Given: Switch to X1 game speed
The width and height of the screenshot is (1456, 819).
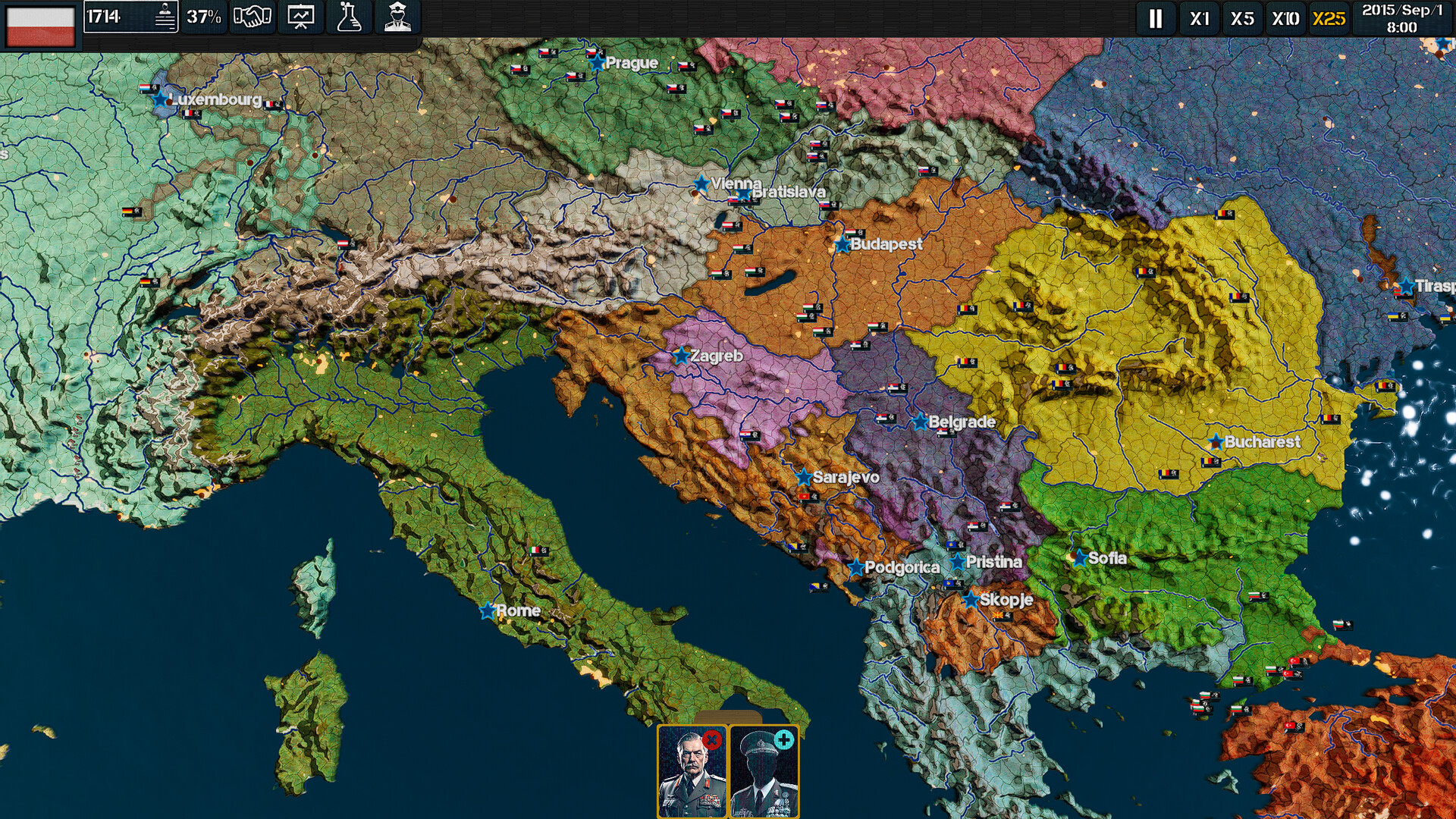Looking at the screenshot, I should coord(1200,20).
